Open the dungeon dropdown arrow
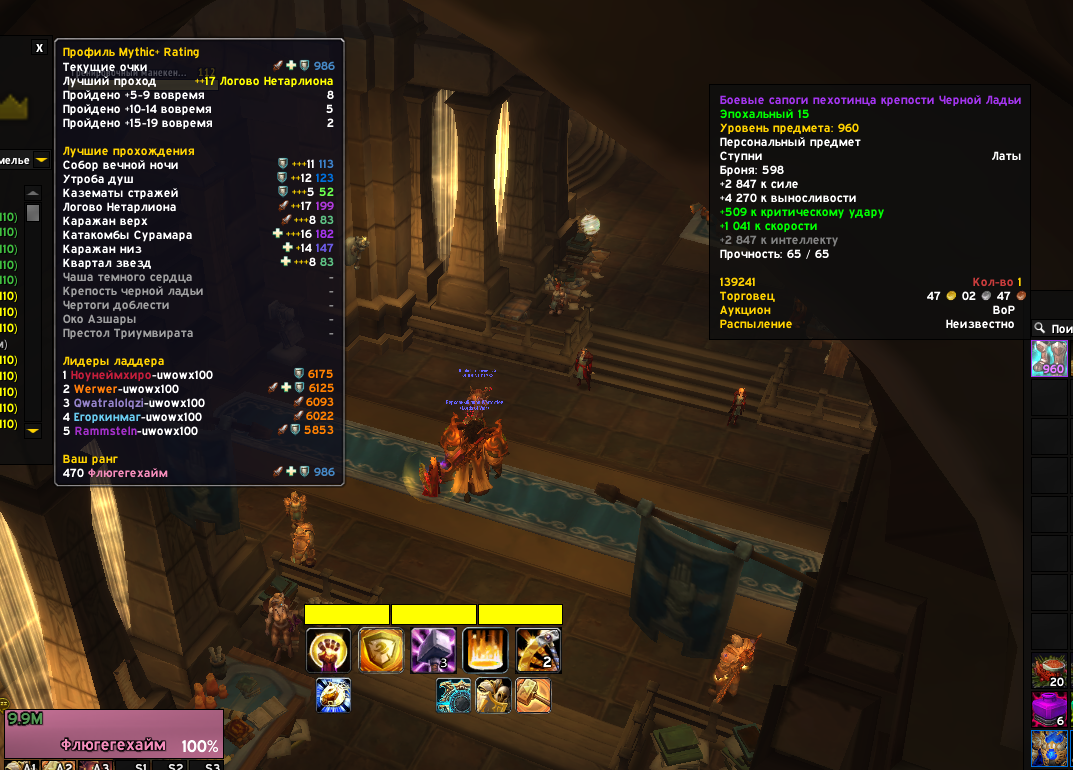This screenshot has height=770, width=1073. [x=41, y=159]
